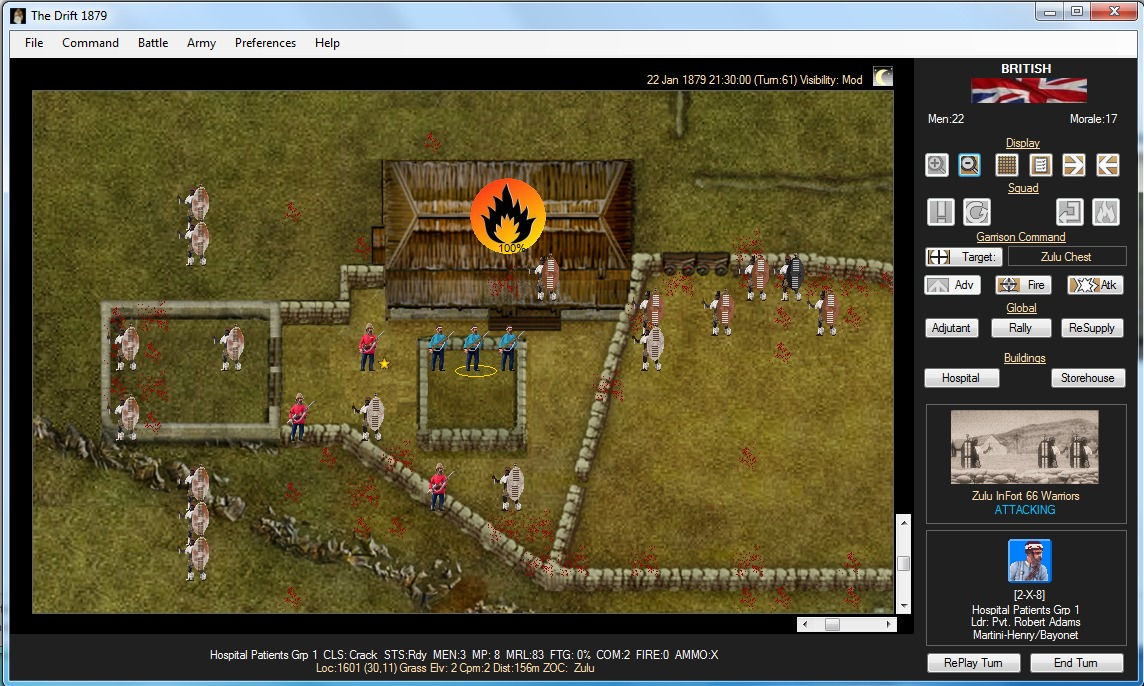Rally the troops with the Rally button
The height and width of the screenshot is (686, 1144).
coord(1021,328)
